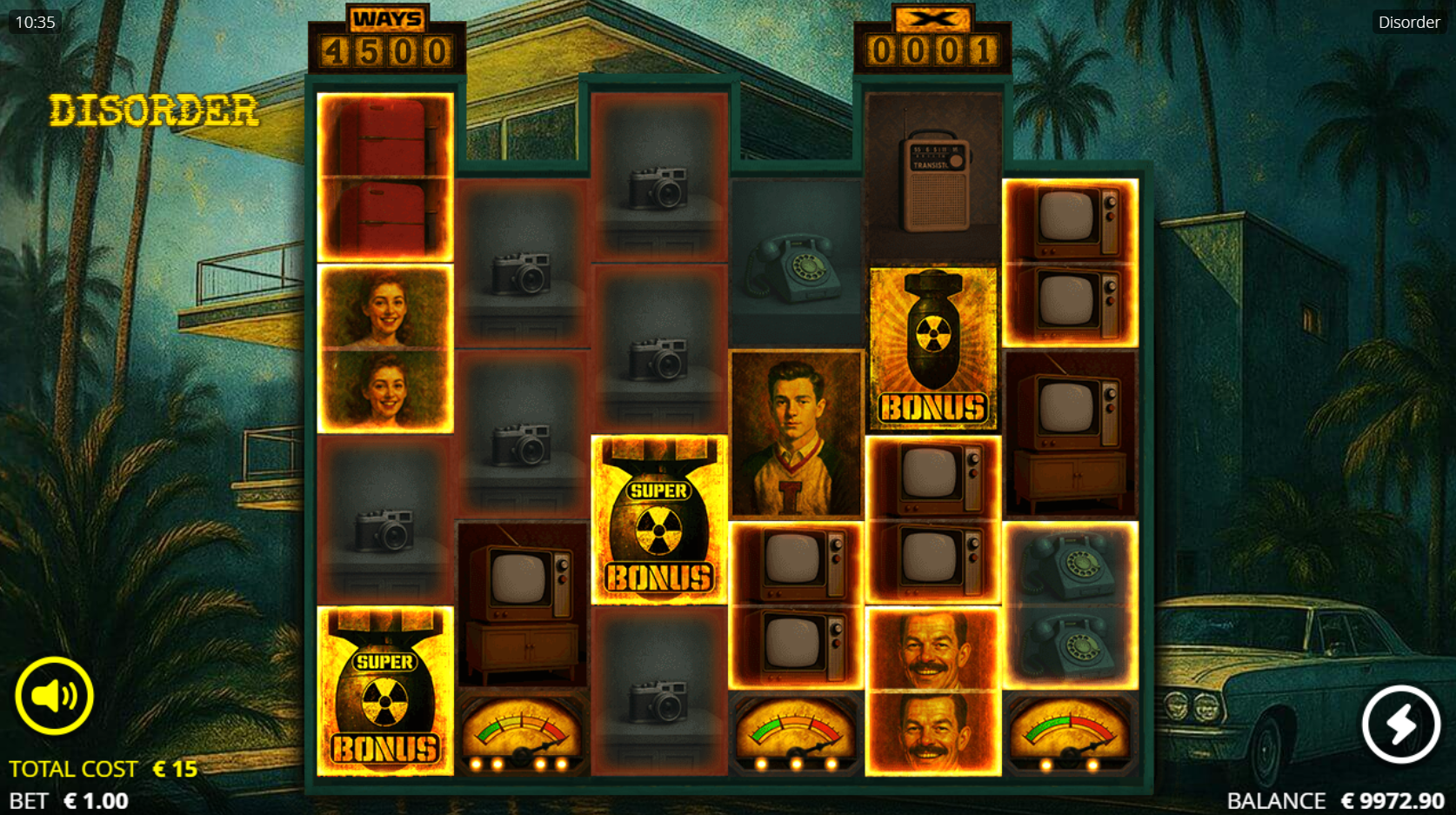This screenshot has width=1456, height=815.
Task: Click TOTAL COST € 15 text
Action: (x=104, y=768)
